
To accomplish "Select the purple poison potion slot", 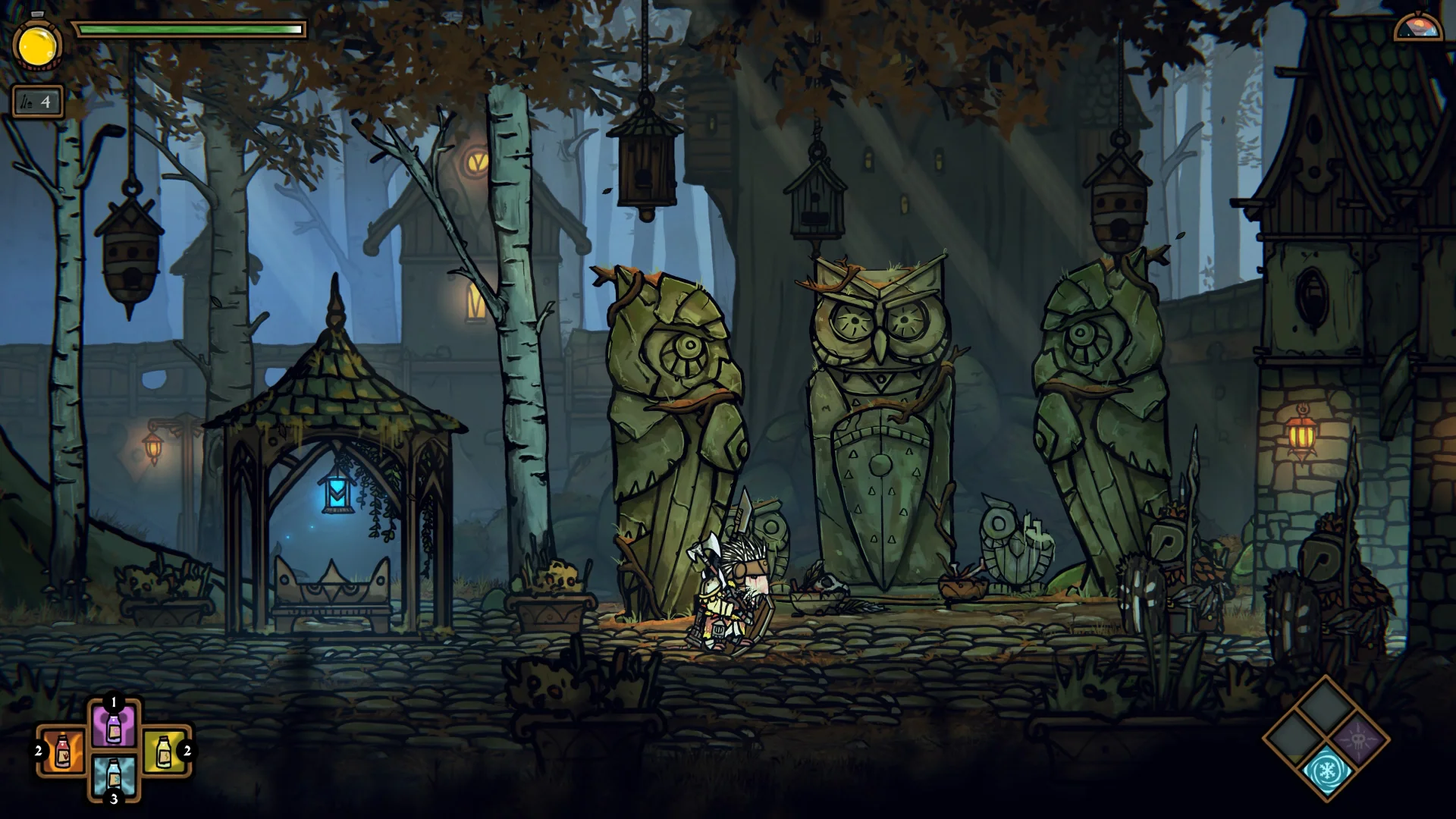I will 114,727.
